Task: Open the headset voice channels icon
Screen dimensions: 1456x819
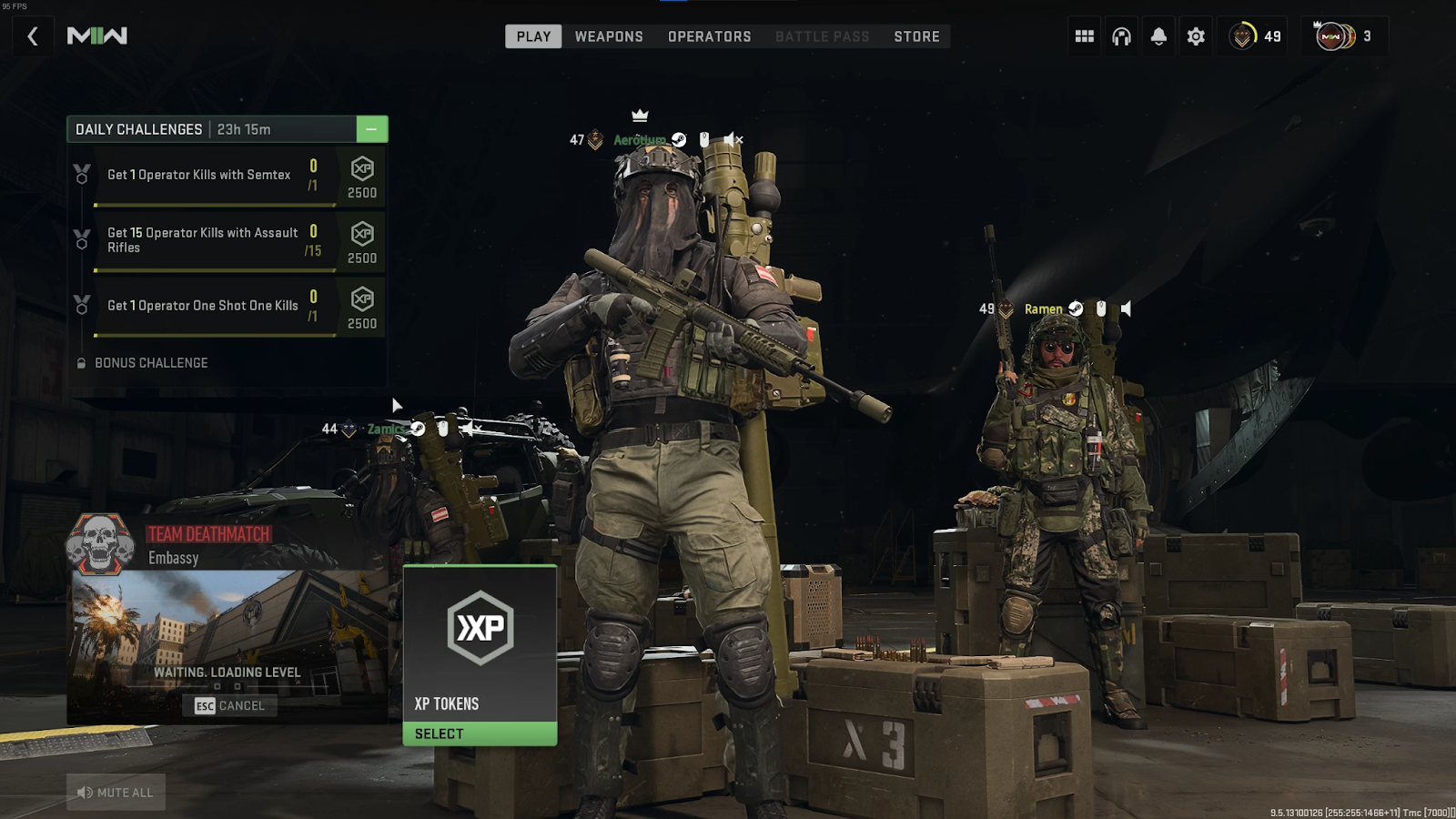Action: click(x=1121, y=36)
